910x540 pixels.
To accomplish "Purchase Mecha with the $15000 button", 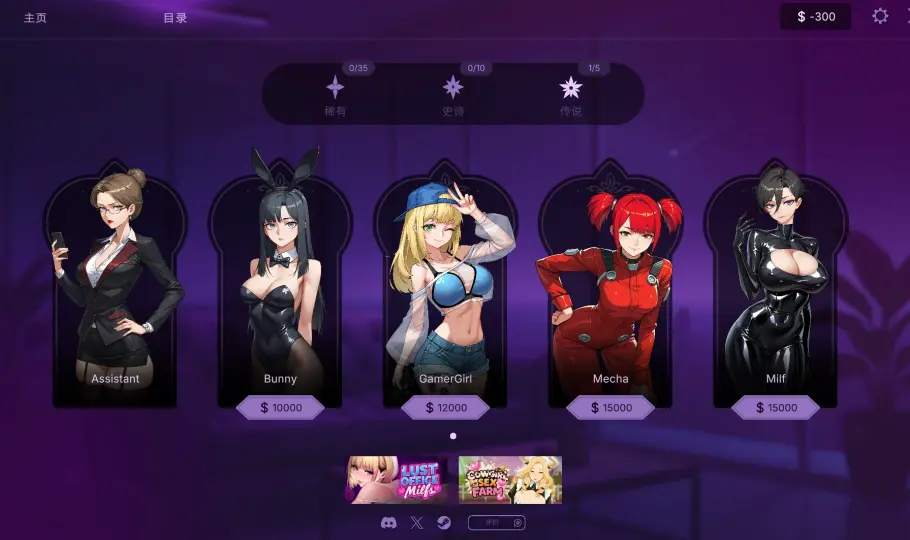I will [610, 408].
